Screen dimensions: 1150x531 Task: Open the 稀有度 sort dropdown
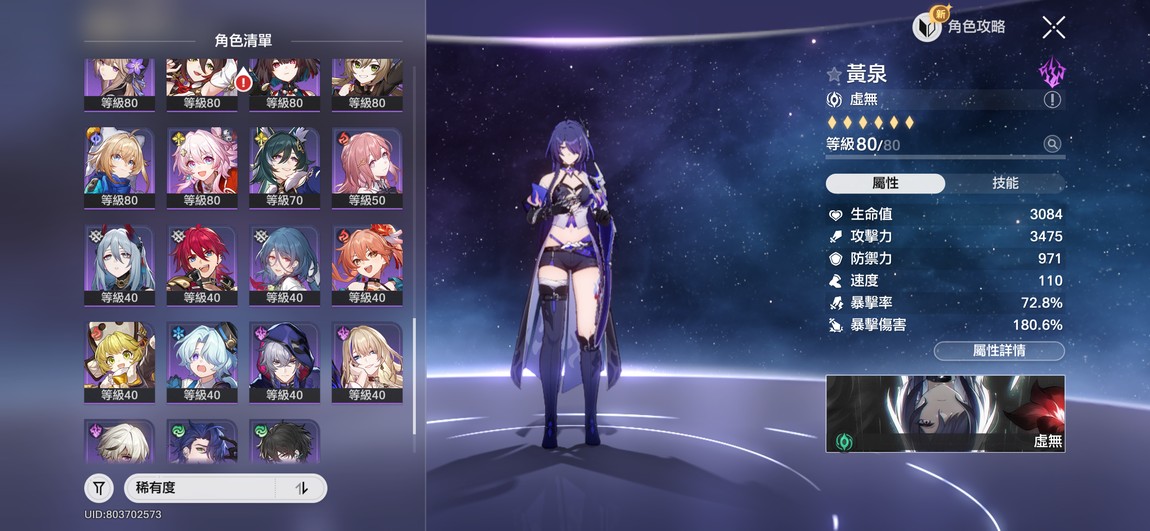point(200,488)
